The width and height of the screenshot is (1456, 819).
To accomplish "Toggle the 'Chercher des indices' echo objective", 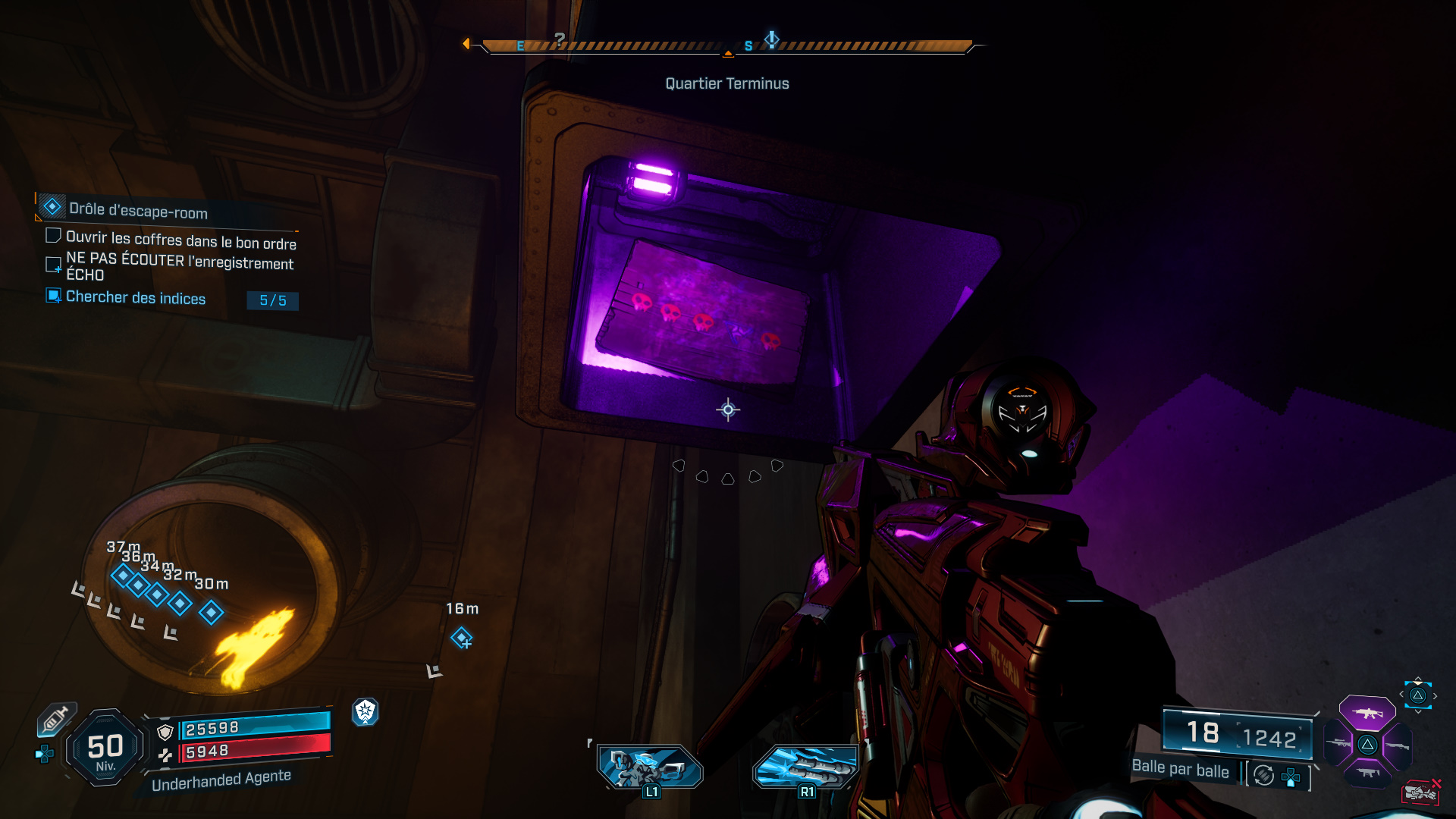I will [x=53, y=298].
